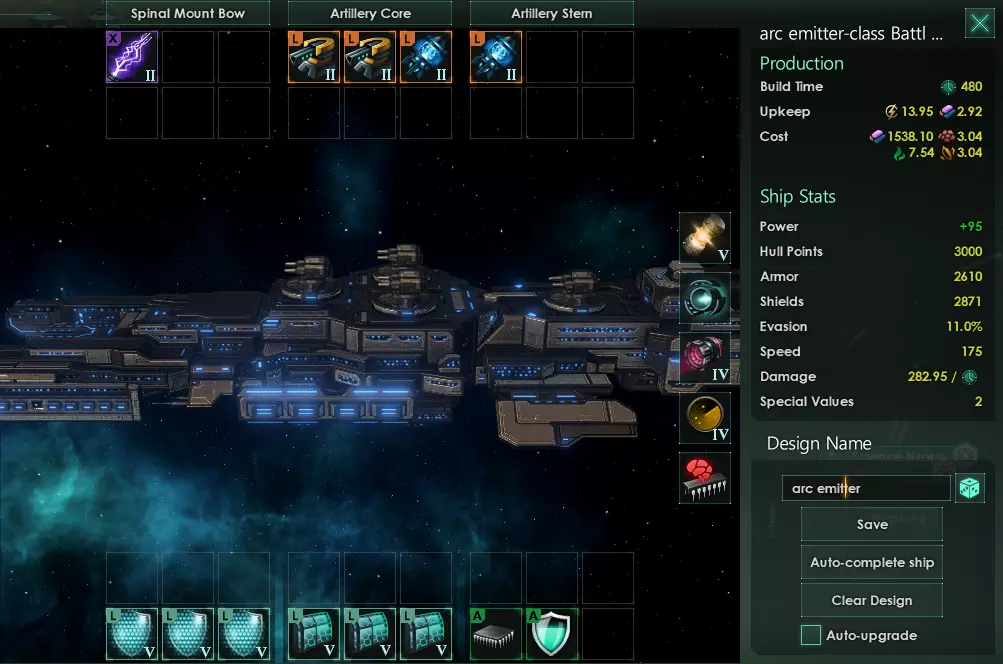The height and width of the screenshot is (664, 1003).
Task: Select the yellow sensor radar component
Action: click(705, 418)
